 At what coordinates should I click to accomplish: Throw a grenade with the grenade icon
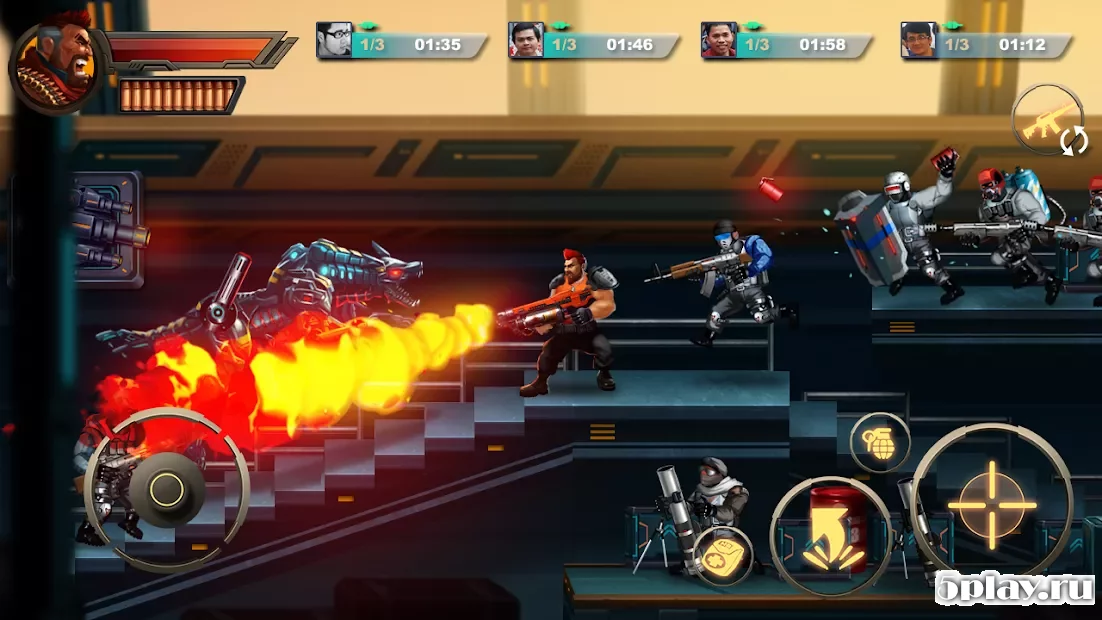(879, 442)
